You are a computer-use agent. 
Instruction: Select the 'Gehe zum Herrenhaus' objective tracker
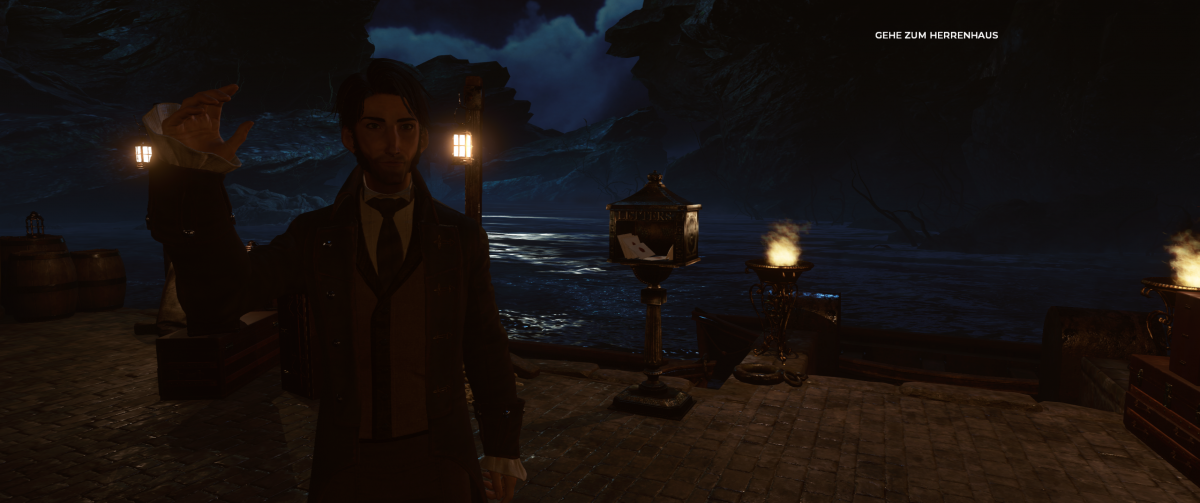pos(936,36)
